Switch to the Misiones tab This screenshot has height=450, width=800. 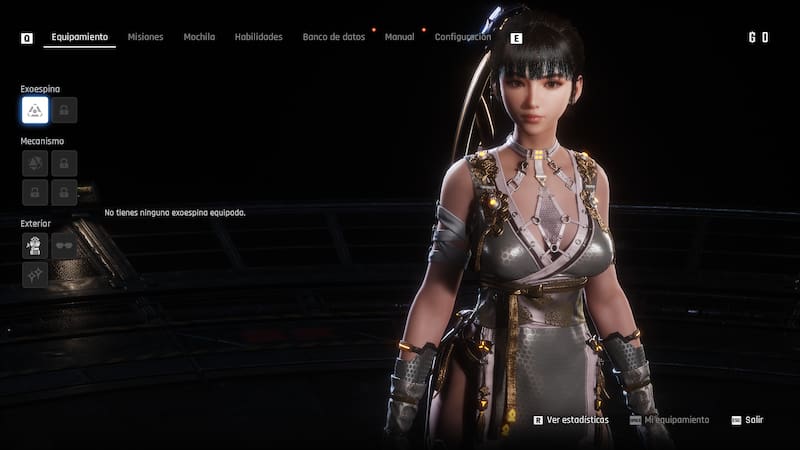(x=146, y=37)
